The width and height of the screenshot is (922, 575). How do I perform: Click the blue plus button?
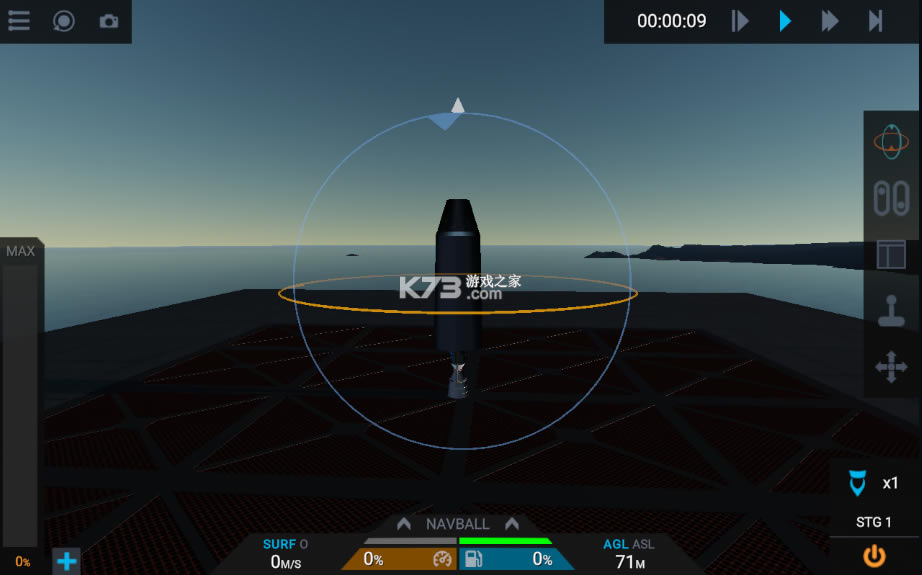point(67,561)
